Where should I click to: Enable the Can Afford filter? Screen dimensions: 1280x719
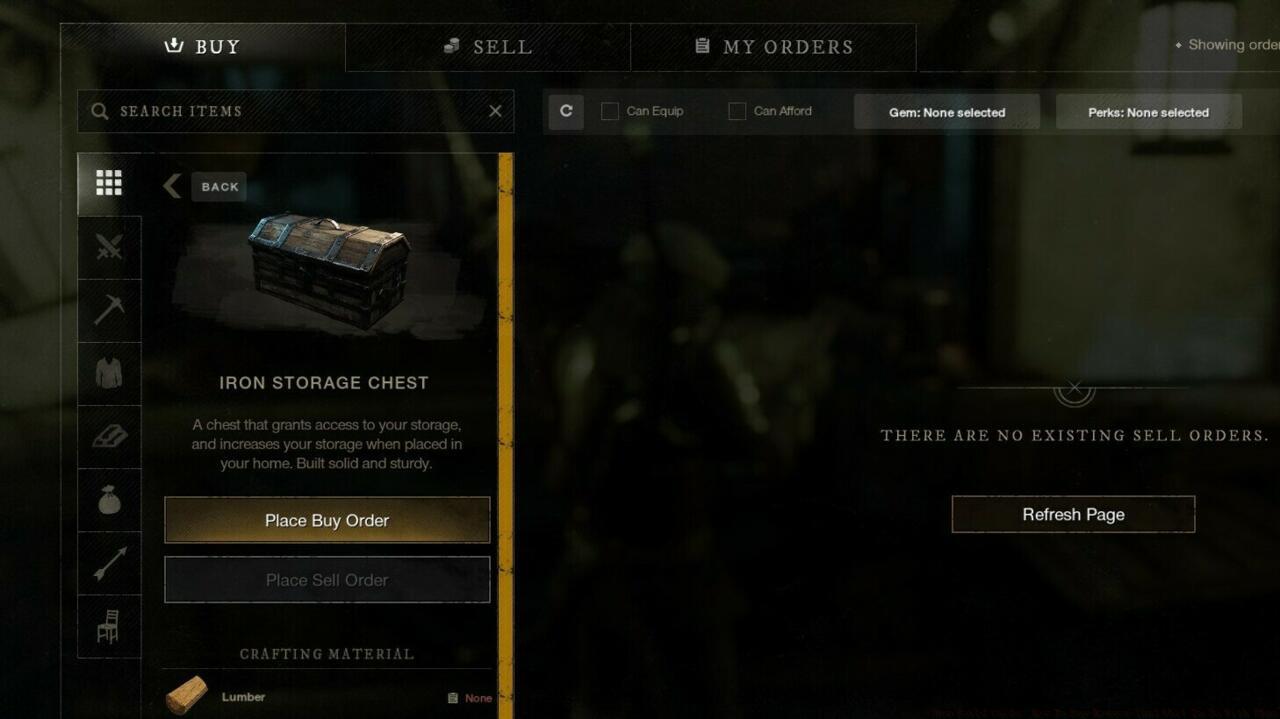(737, 111)
